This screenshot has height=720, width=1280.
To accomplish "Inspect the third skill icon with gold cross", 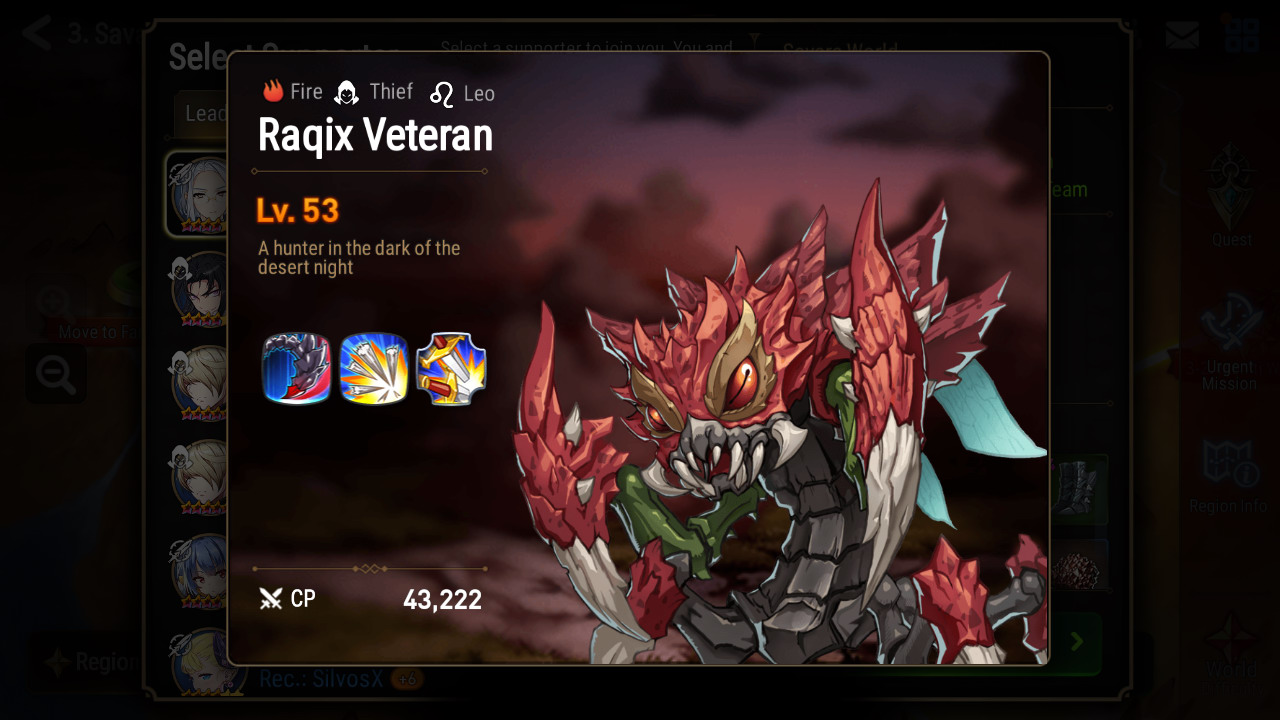I will pos(451,369).
